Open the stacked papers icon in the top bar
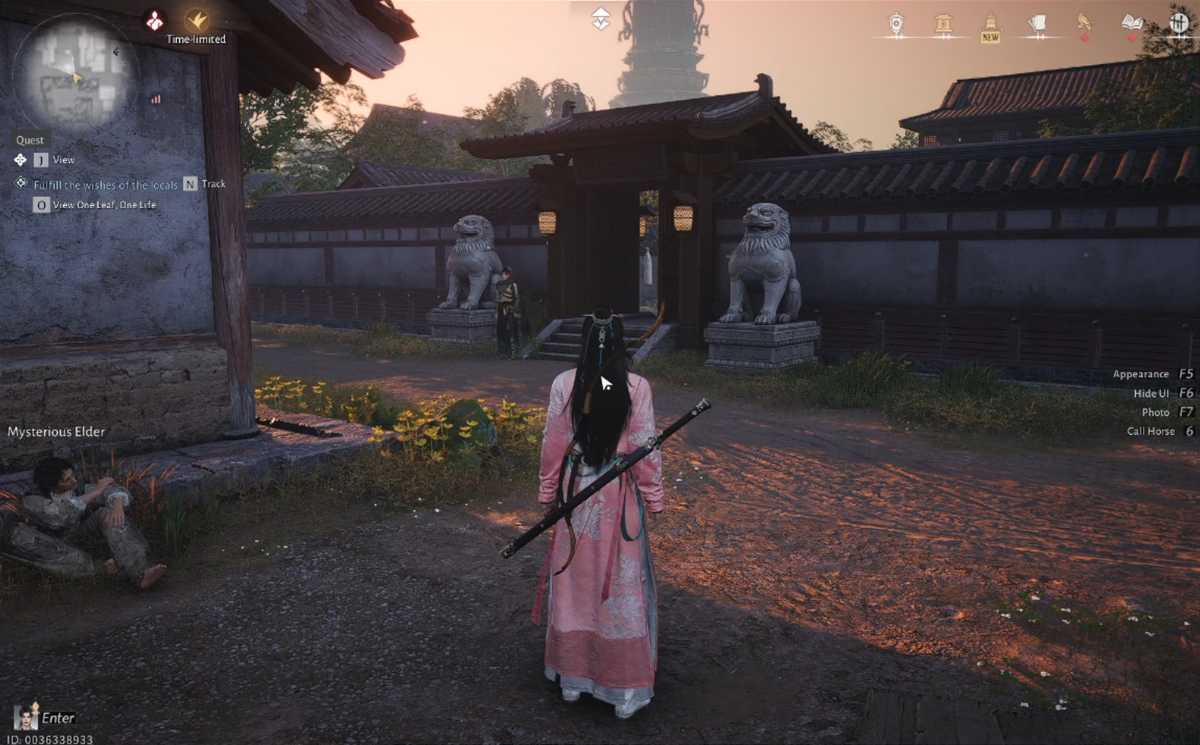 (x=1037, y=22)
